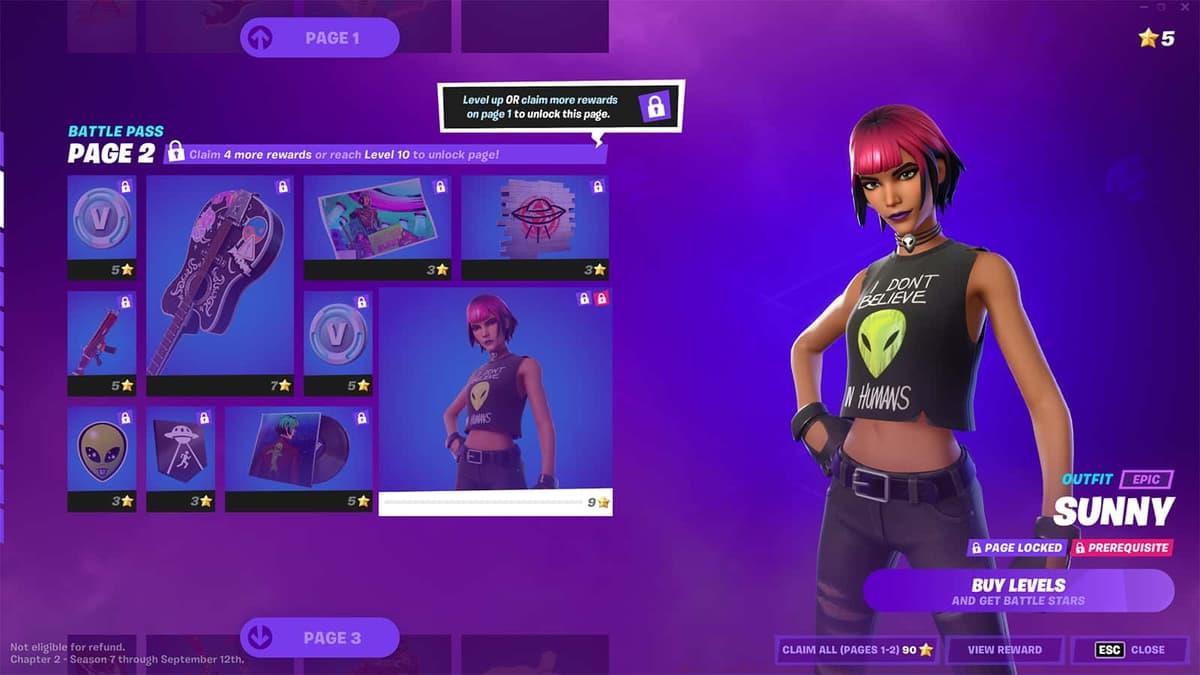Close the game window
1200x675 pixels.
pos(1187,7)
